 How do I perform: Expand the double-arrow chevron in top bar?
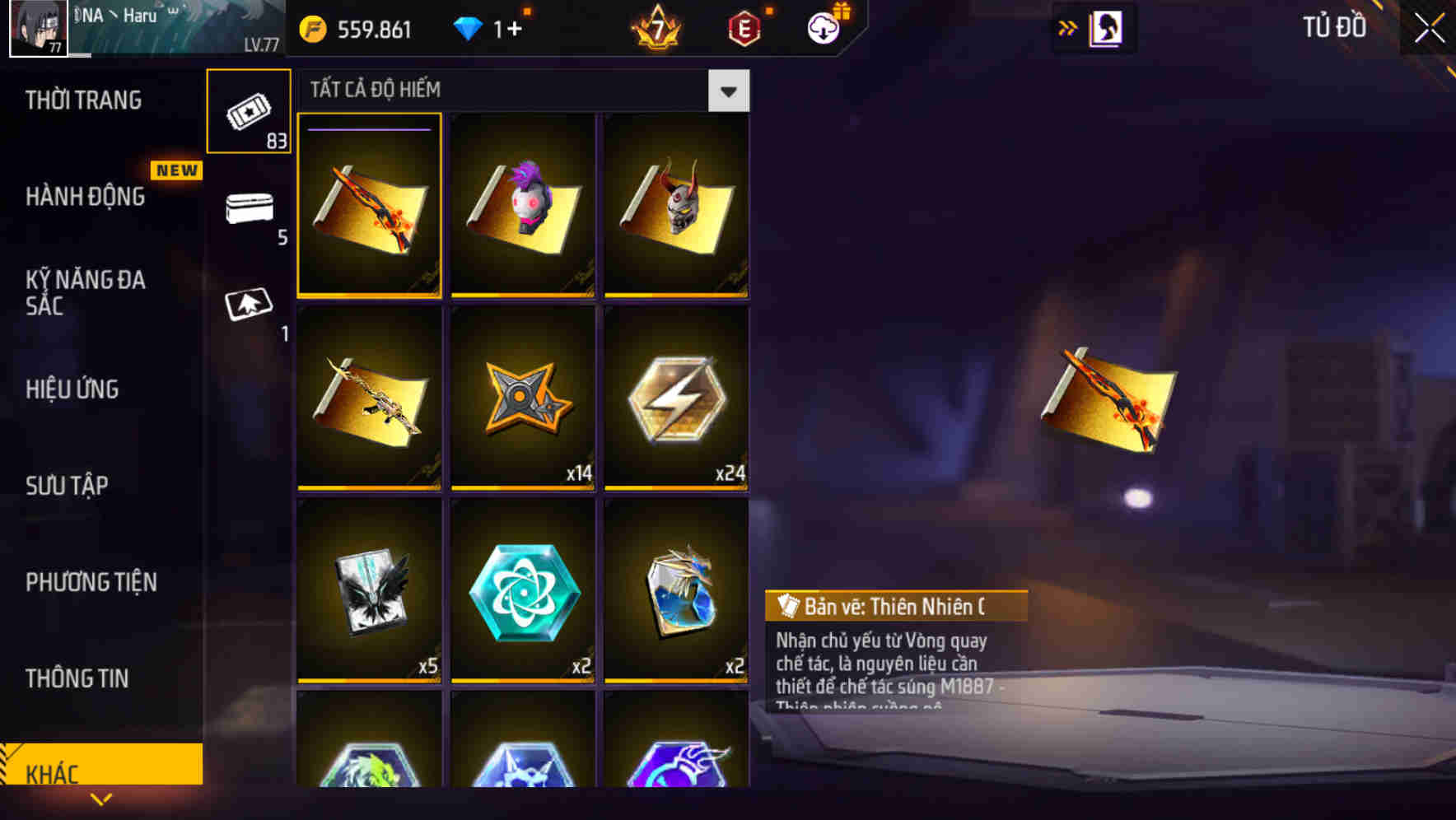(x=1068, y=27)
